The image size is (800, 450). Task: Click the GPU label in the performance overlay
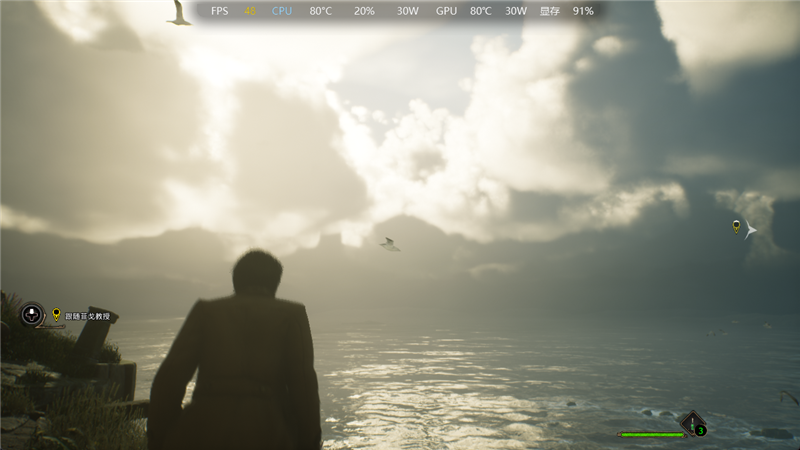tap(446, 11)
